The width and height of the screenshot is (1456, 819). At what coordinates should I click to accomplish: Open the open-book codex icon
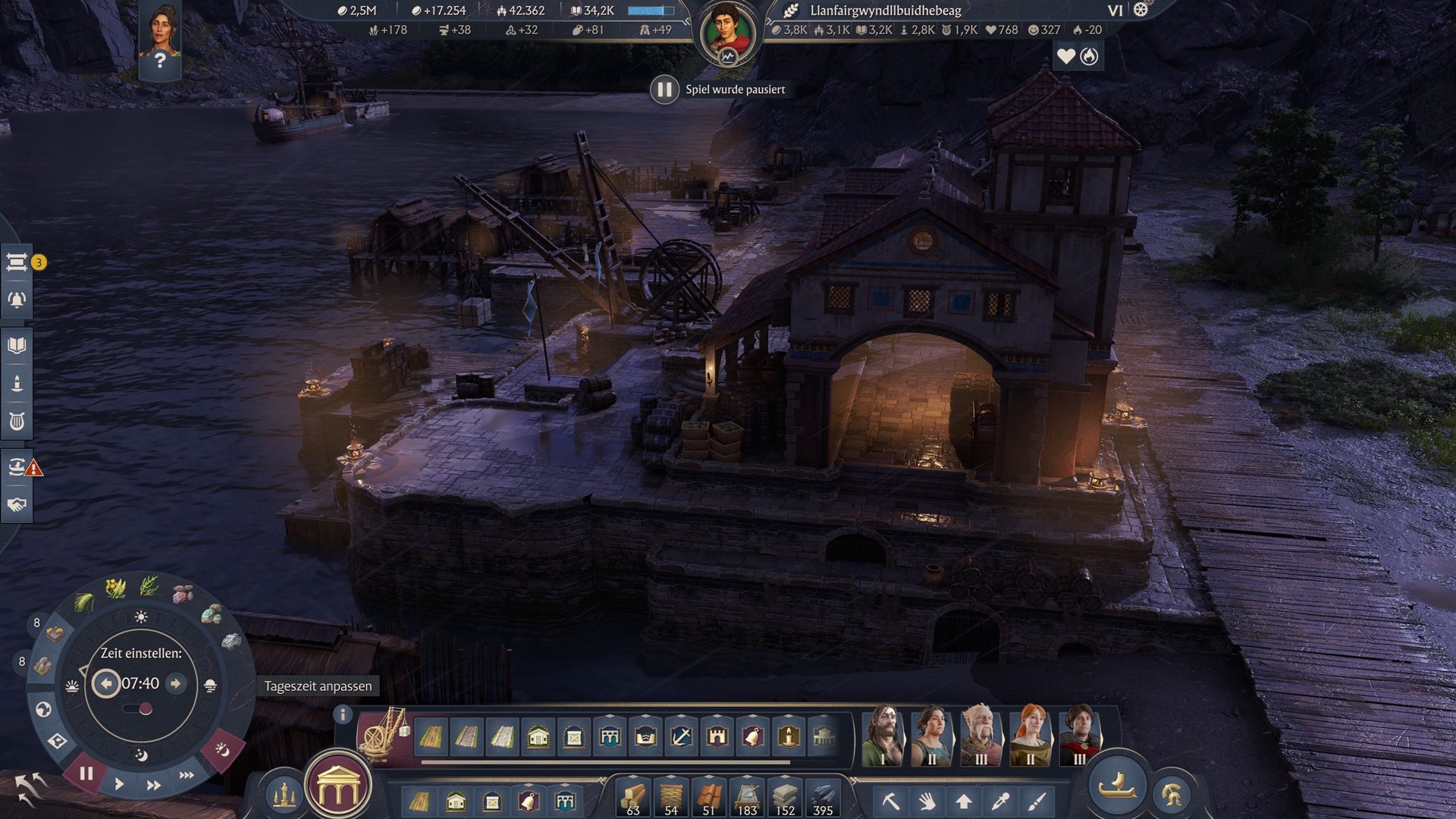[x=17, y=346]
